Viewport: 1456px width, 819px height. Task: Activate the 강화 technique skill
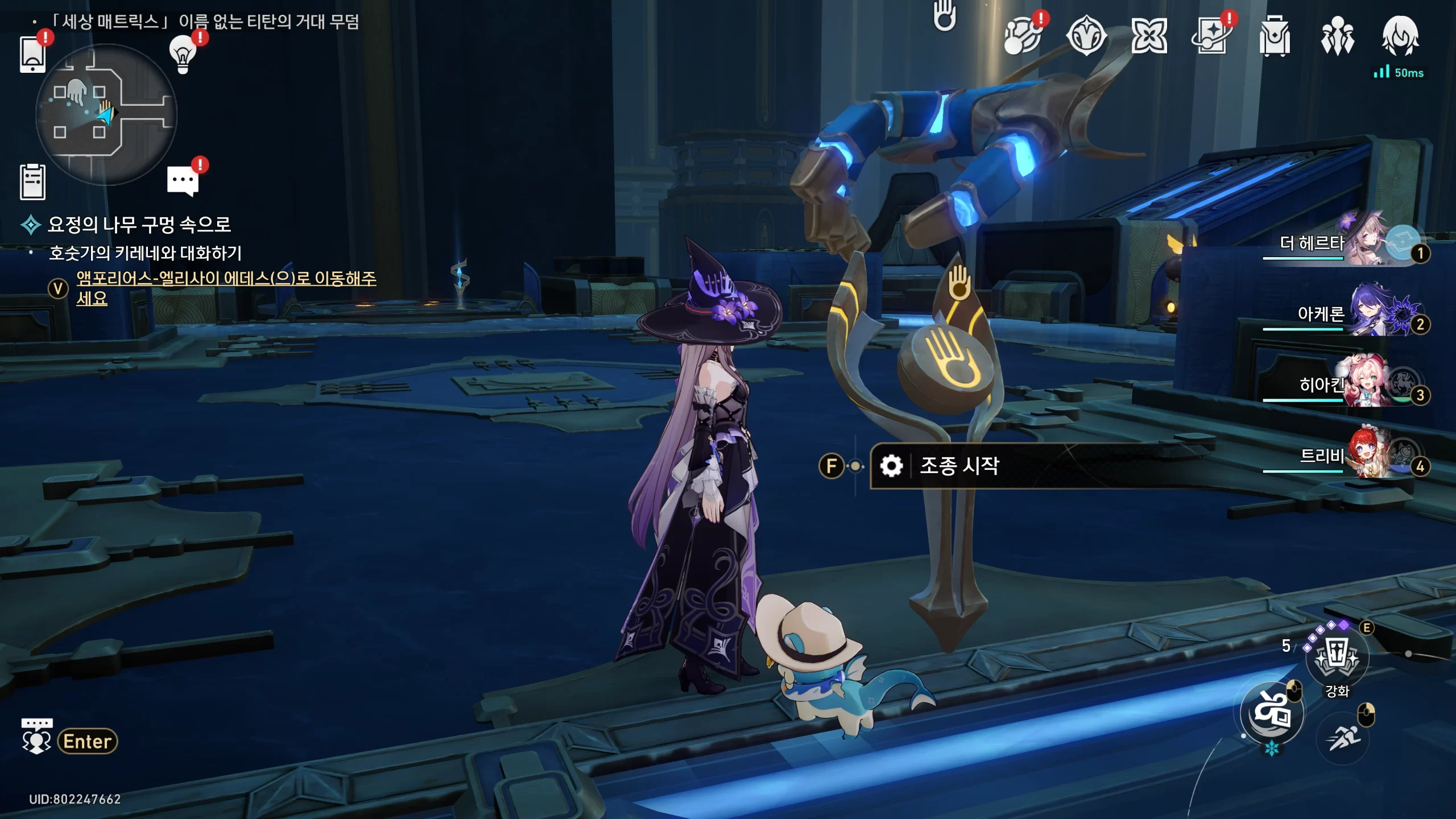pyautogui.click(x=1337, y=657)
